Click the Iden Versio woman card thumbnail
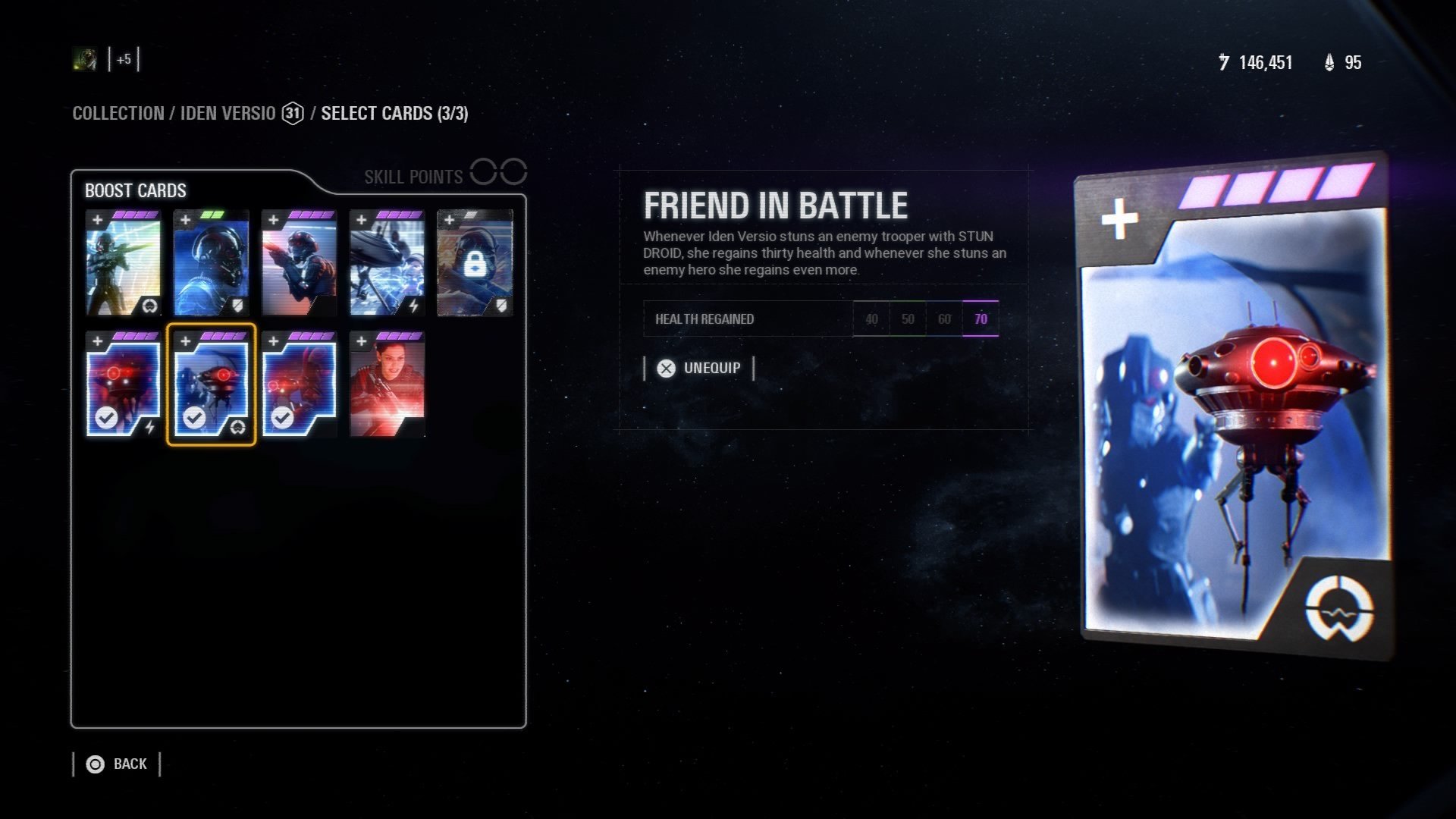 click(387, 383)
